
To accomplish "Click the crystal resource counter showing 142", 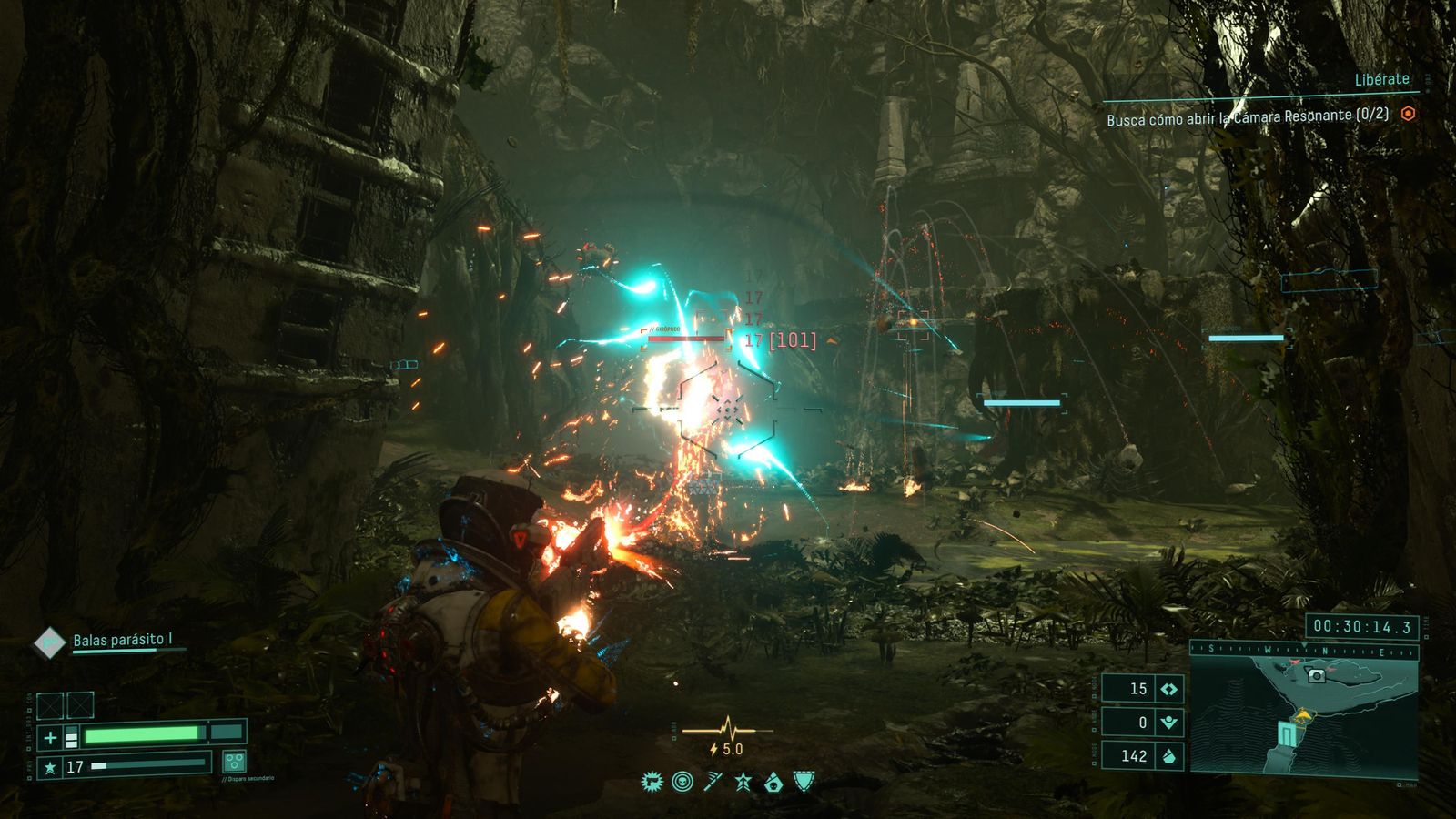I will click(x=1142, y=756).
